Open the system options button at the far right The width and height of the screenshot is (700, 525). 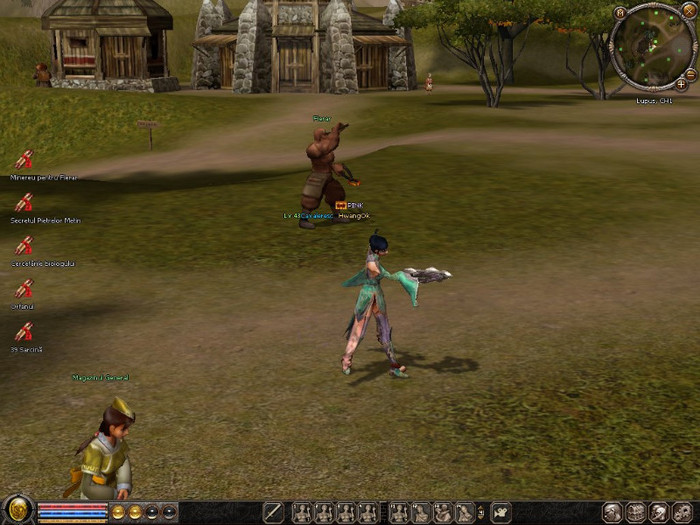pos(683,512)
